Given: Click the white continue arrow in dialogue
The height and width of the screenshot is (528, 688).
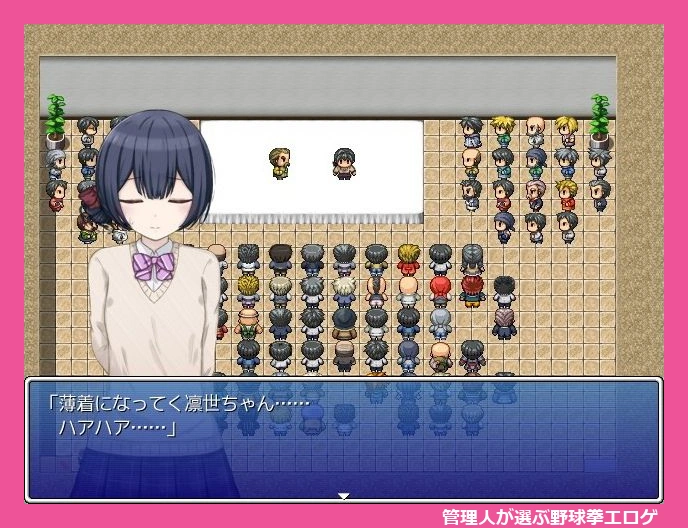Looking at the screenshot, I should tap(343, 495).
